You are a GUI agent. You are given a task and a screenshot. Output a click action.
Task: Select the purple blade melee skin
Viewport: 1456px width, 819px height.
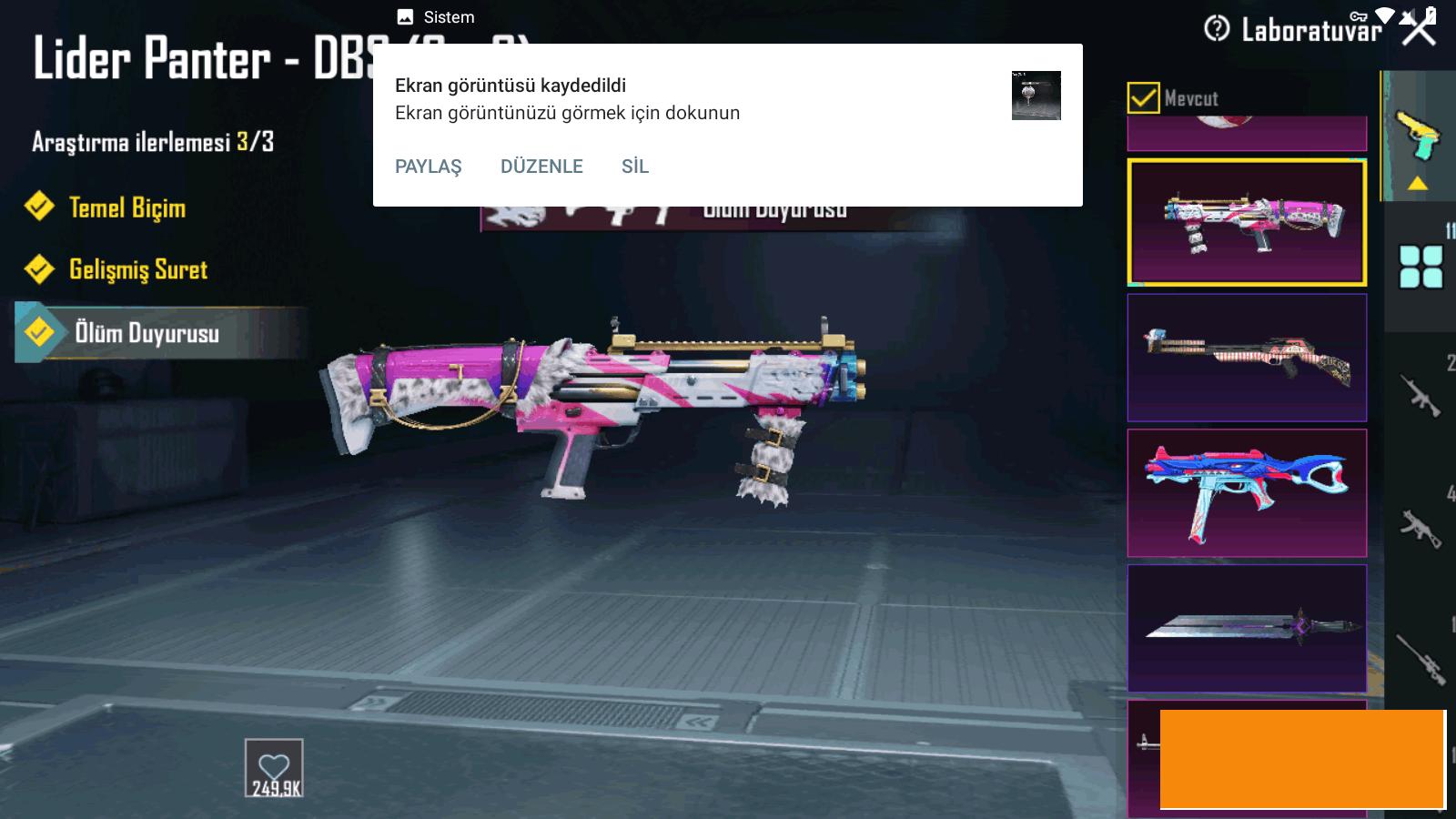point(1246,628)
